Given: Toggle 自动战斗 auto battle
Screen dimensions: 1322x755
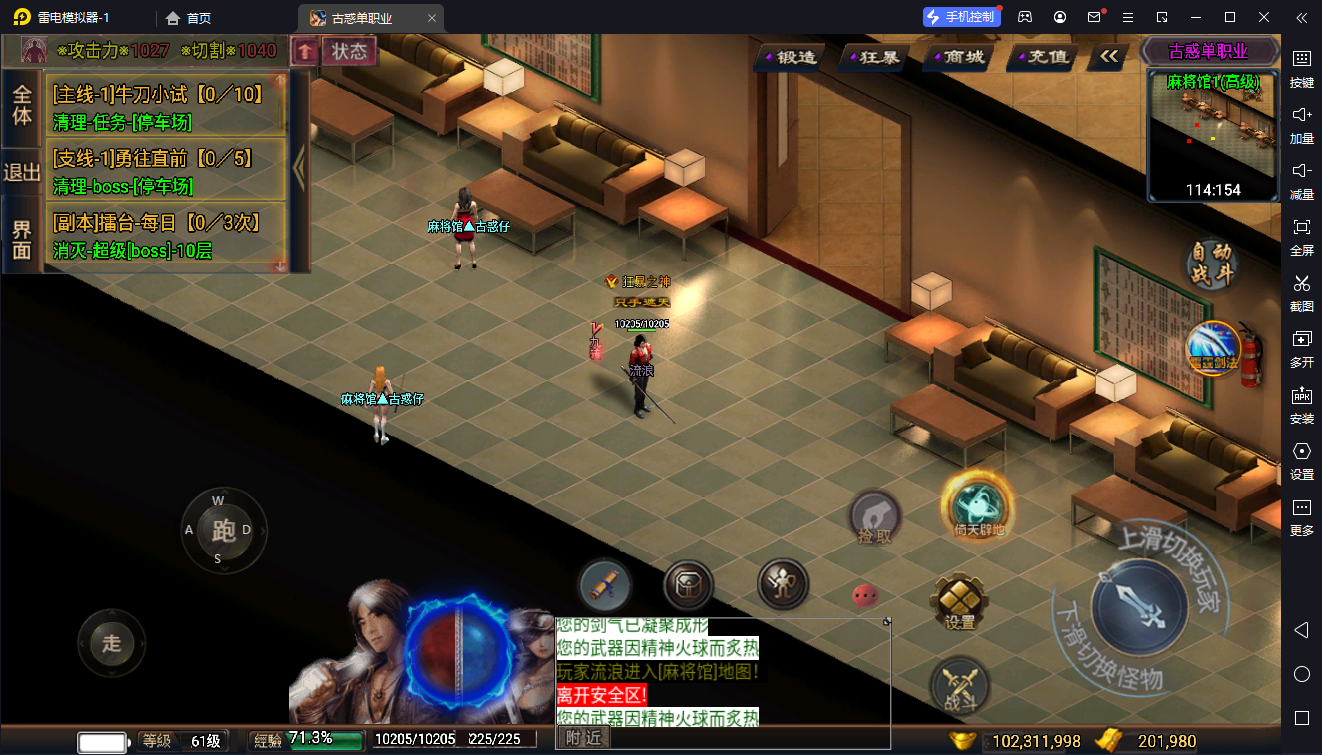Looking at the screenshot, I should pyautogui.click(x=1211, y=265).
